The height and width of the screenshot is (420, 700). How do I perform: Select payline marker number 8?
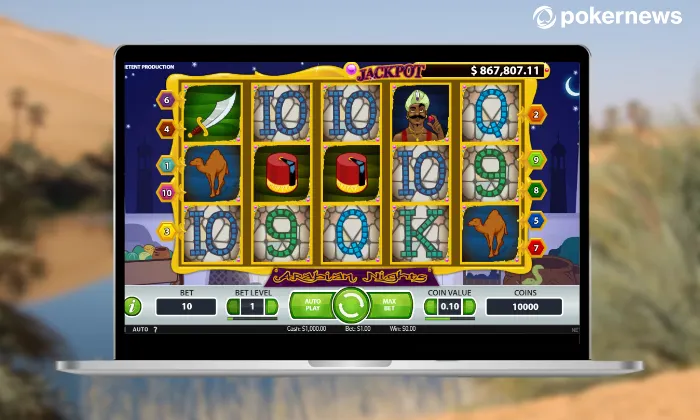(x=536, y=188)
